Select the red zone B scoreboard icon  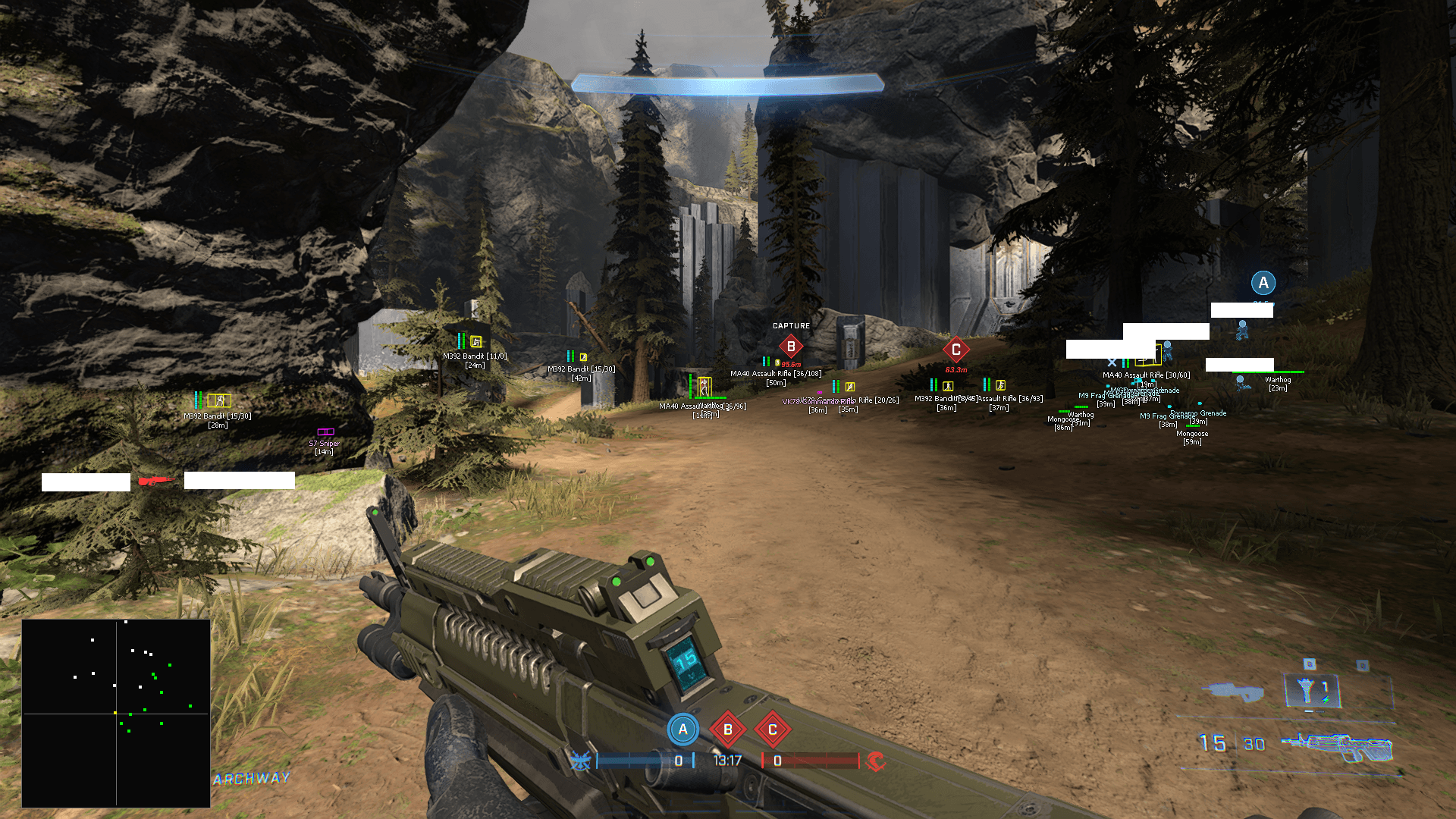pyautogui.click(x=728, y=730)
